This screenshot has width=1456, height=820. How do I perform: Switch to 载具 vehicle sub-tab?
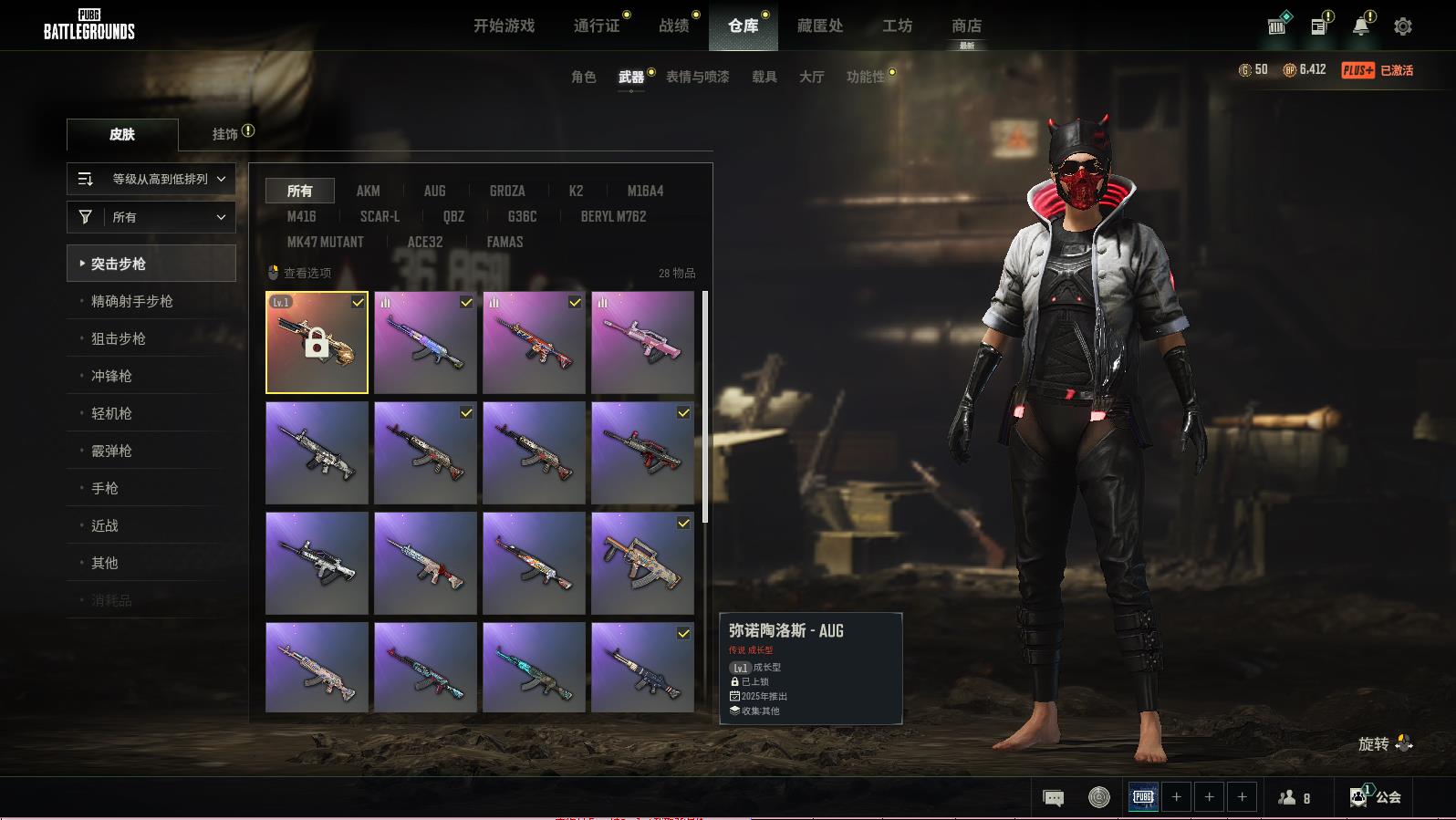point(764,77)
